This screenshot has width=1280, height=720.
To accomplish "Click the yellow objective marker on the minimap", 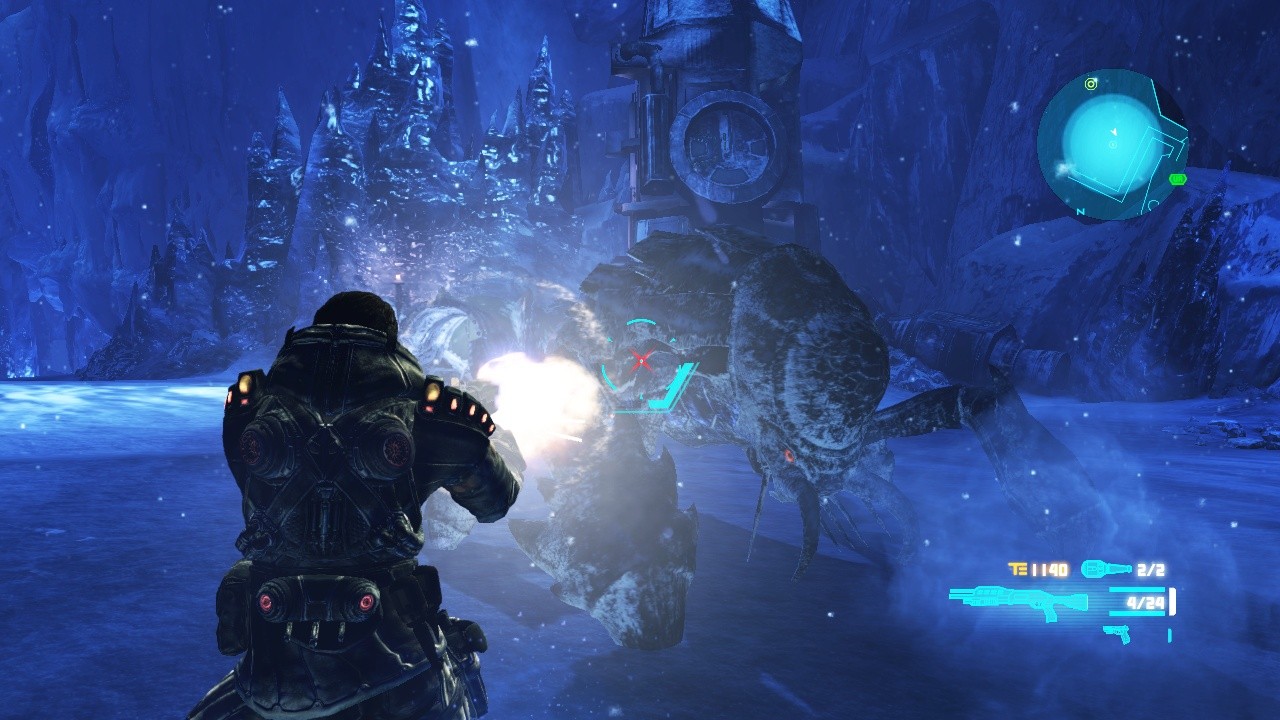I will coord(1090,83).
